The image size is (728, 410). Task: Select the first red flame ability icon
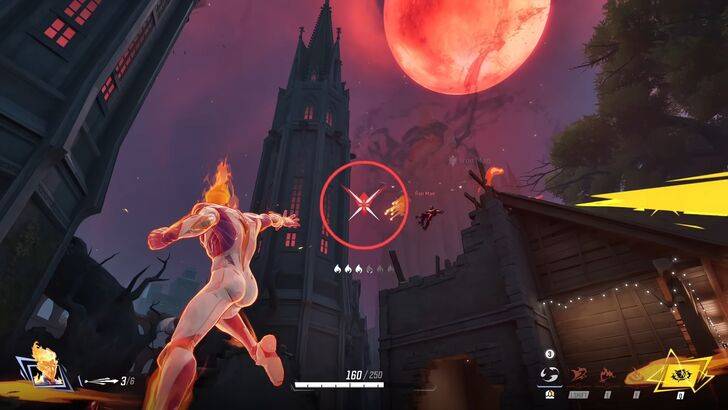click(x=579, y=376)
